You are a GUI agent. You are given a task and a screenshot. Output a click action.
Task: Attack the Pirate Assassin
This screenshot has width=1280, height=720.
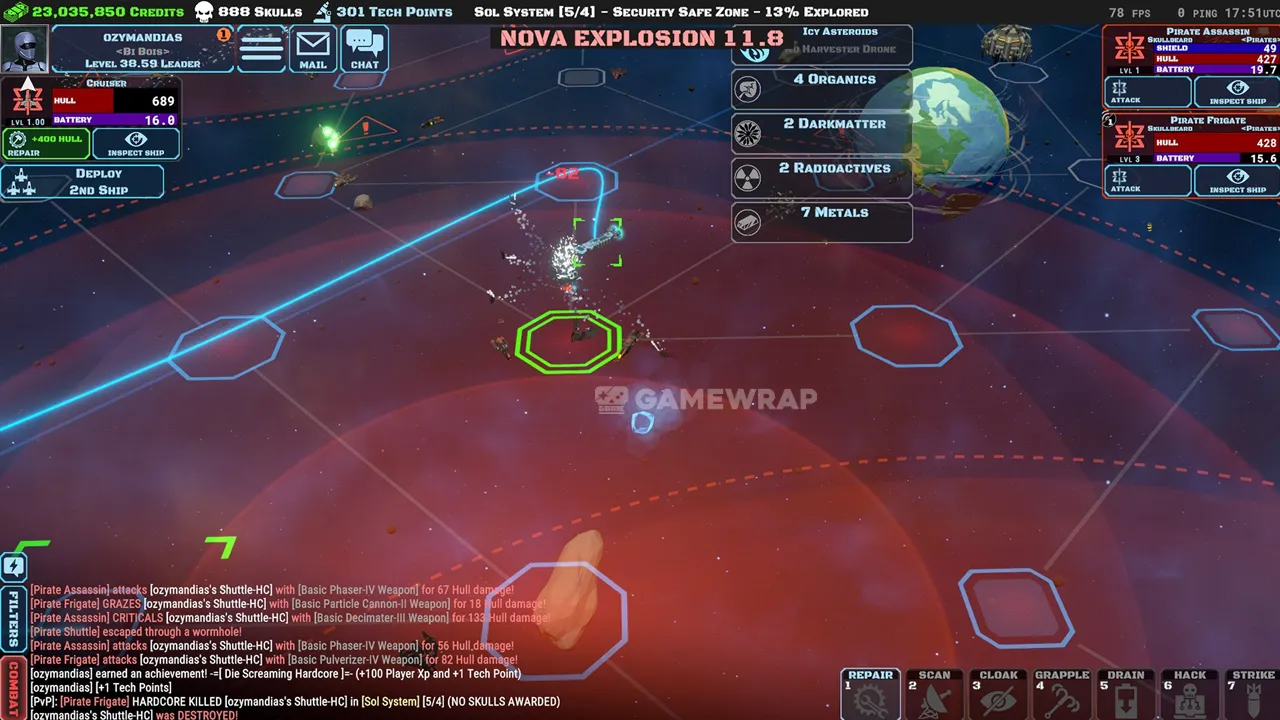[x=1147, y=92]
